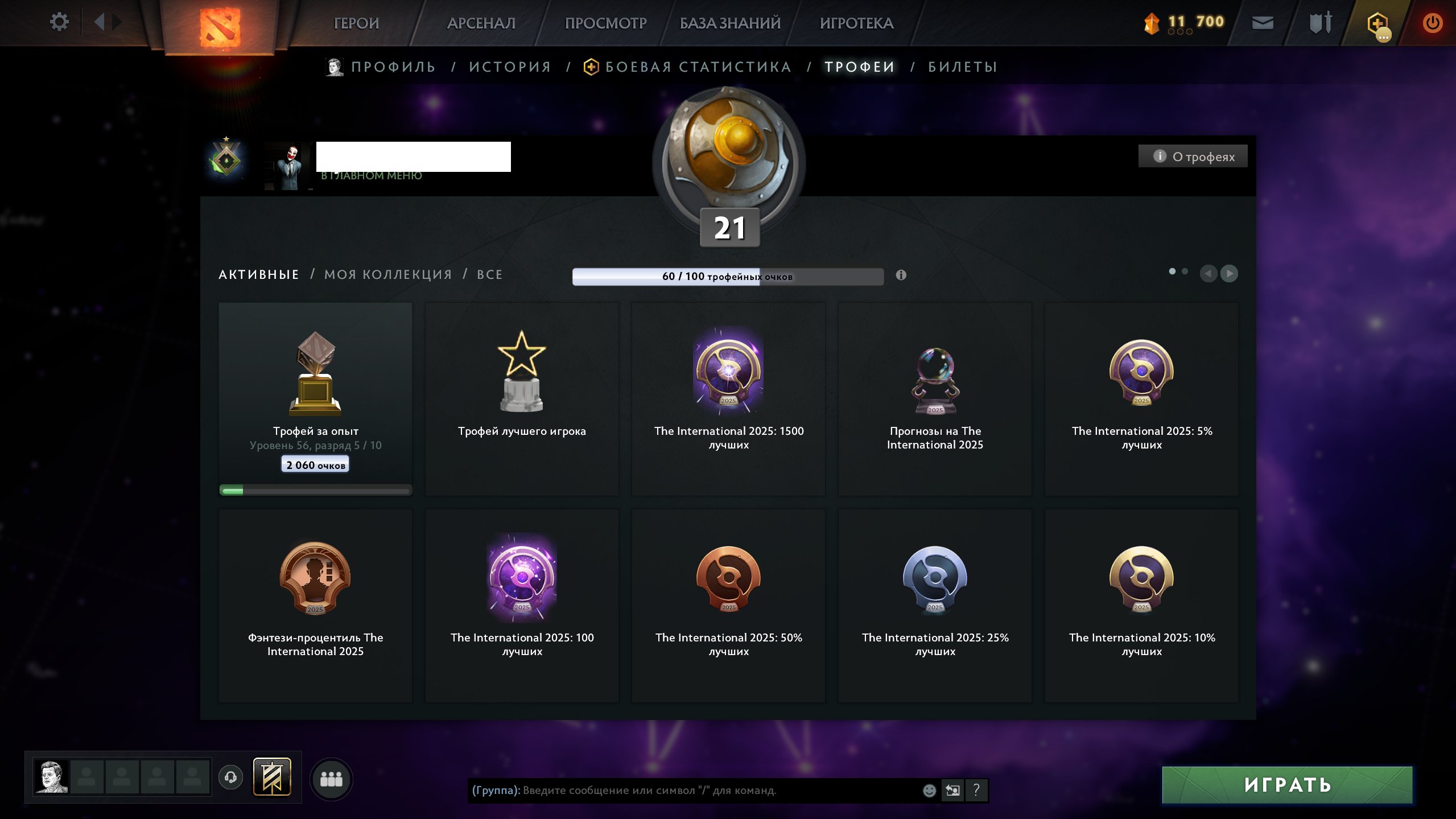Open БАЗА ЗНАНИЙ from the top bar
Image resolution: width=1456 pixels, height=819 pixels.
point(730,23)
